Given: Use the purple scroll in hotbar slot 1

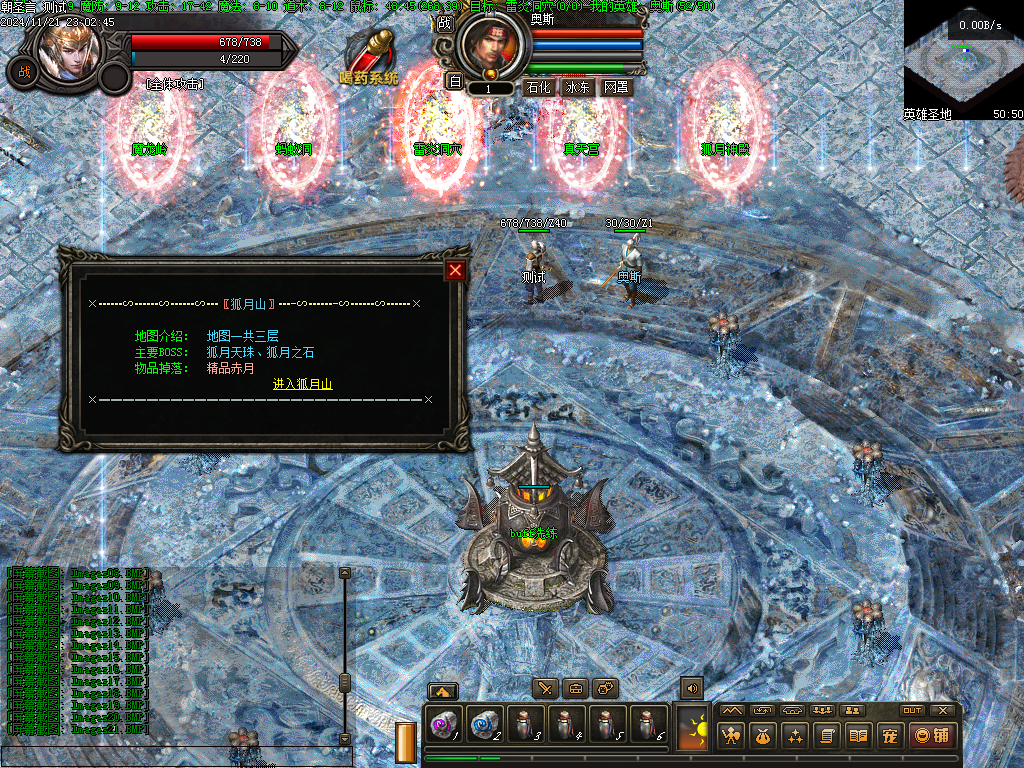Looking at the screenshot, I should pyautogui.click(x=443, y=724).
